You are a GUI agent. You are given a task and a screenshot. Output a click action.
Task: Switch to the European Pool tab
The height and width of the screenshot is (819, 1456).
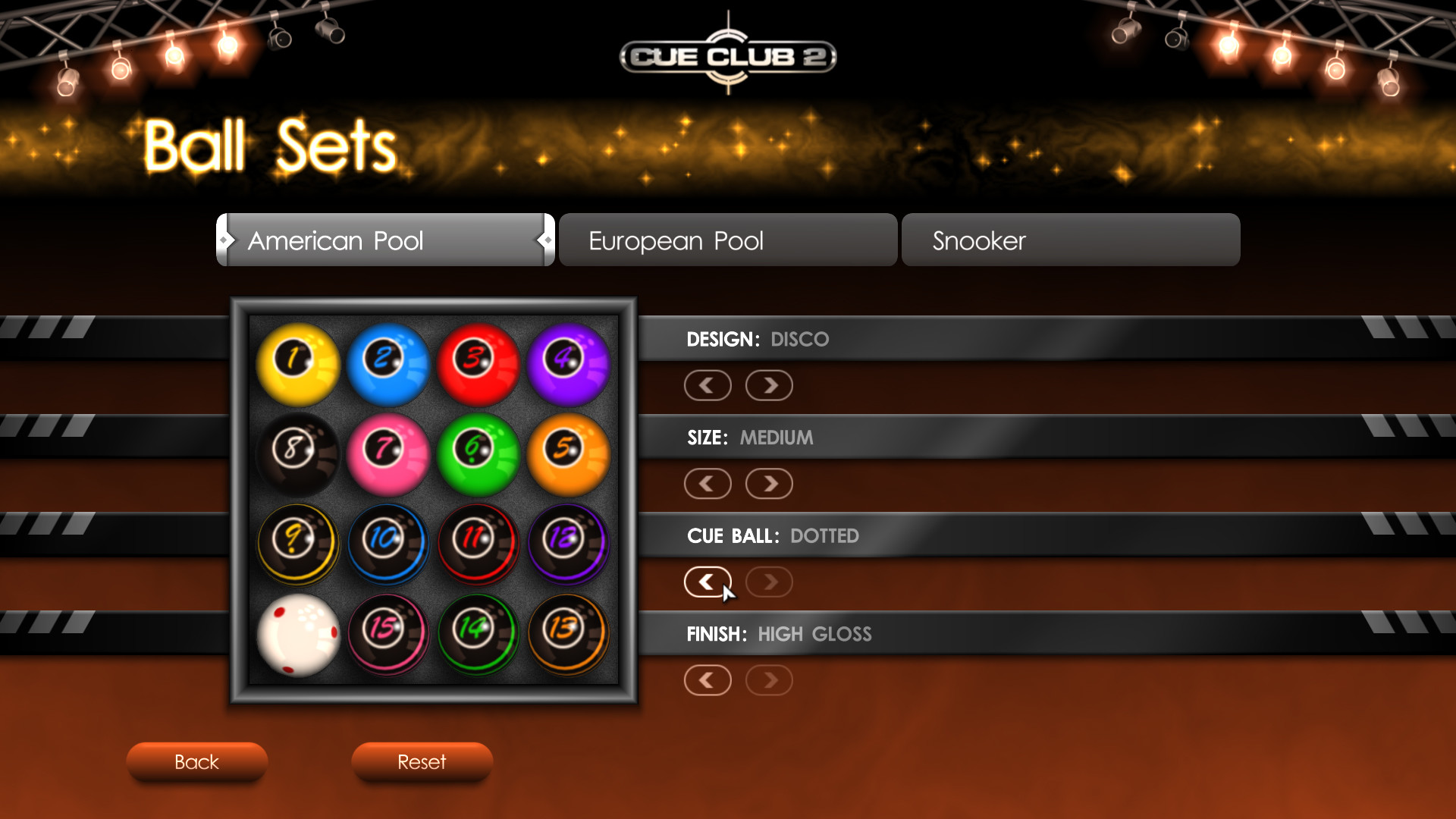click(x=727, y=240)
